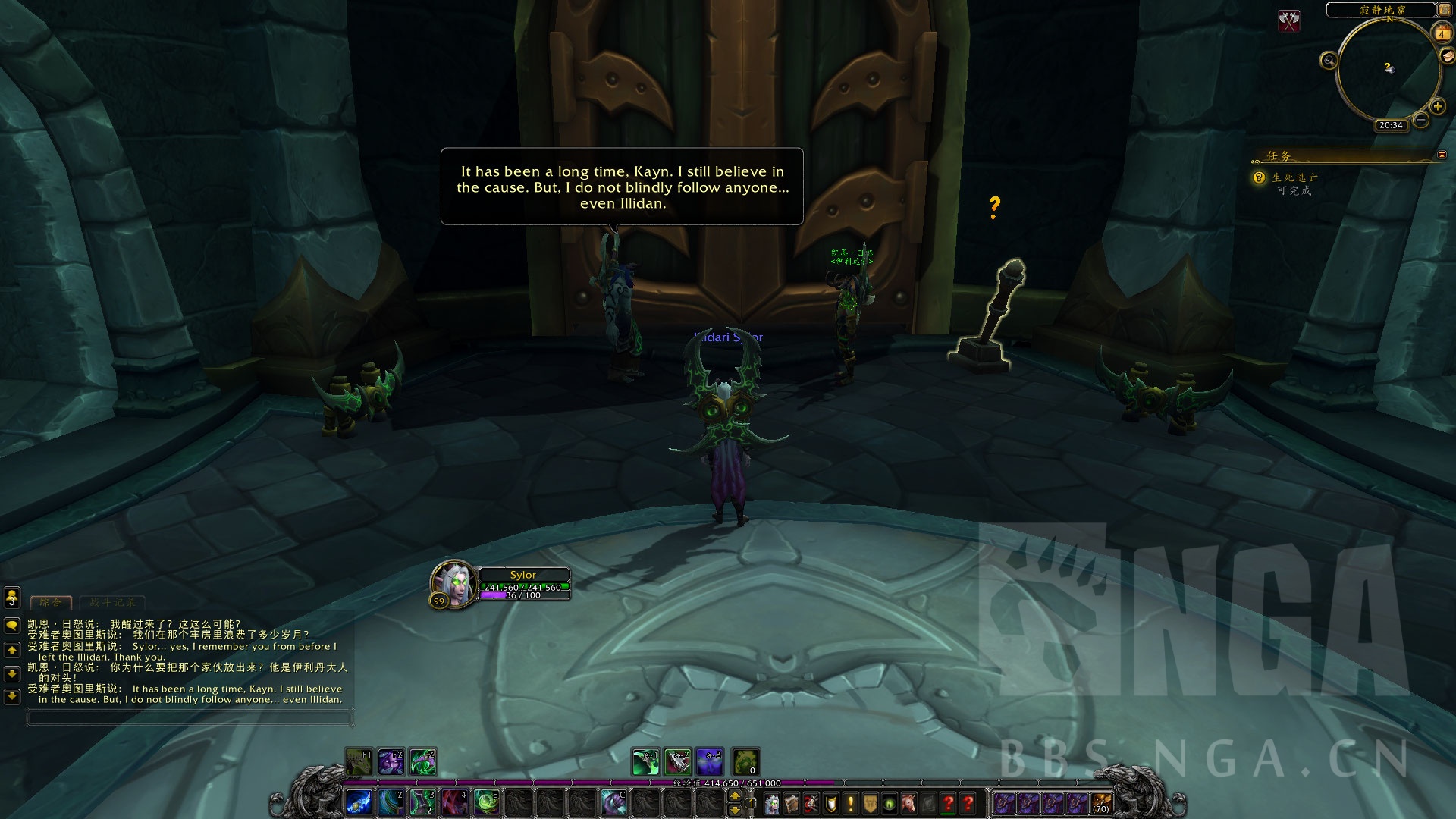This screenshot has height=819, width=1456.
Task: Open the calendar icon showing 4
Action: tap(1442, 33)
